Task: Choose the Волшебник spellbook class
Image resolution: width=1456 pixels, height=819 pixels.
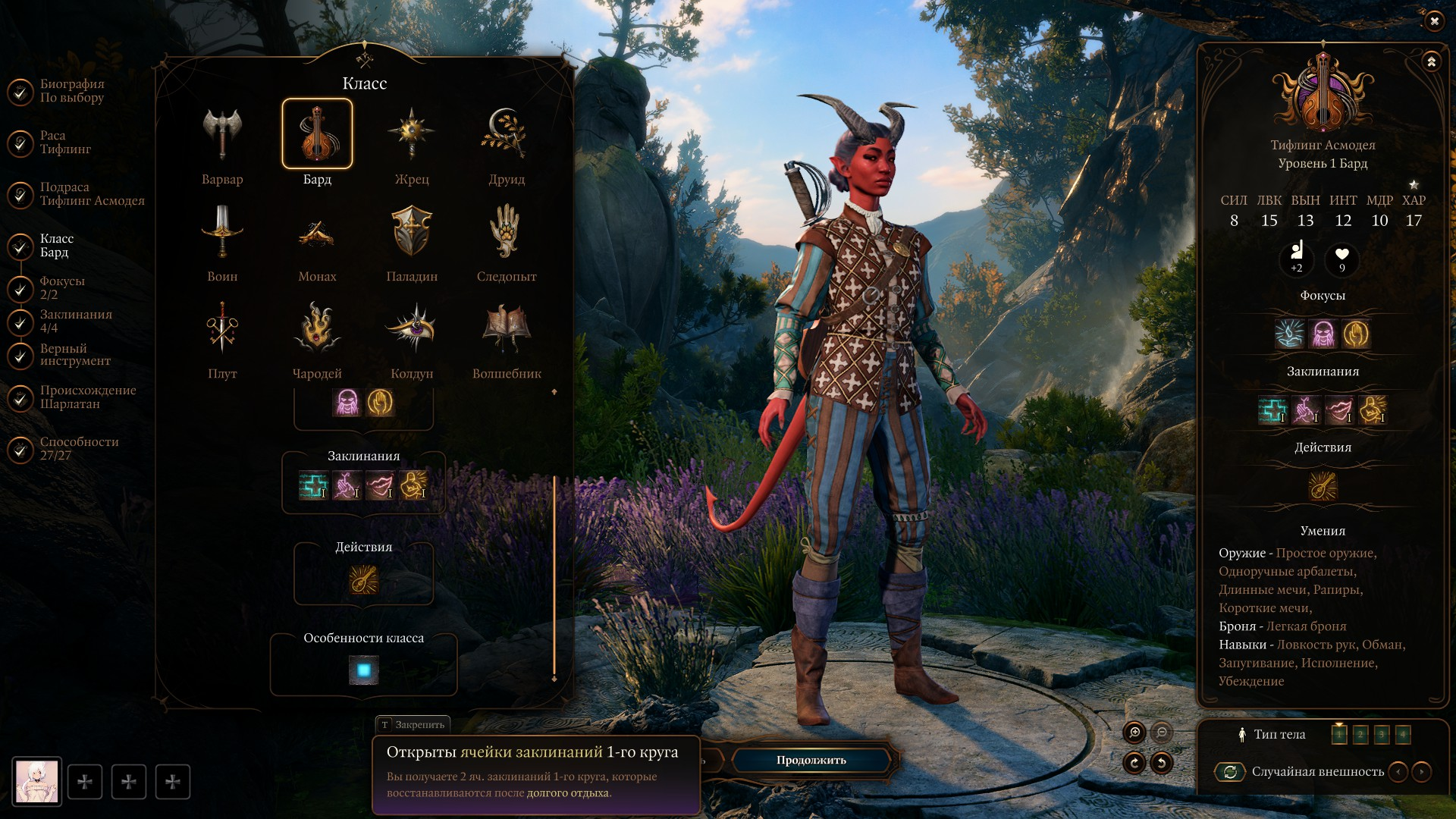Action: click(506, 329)
